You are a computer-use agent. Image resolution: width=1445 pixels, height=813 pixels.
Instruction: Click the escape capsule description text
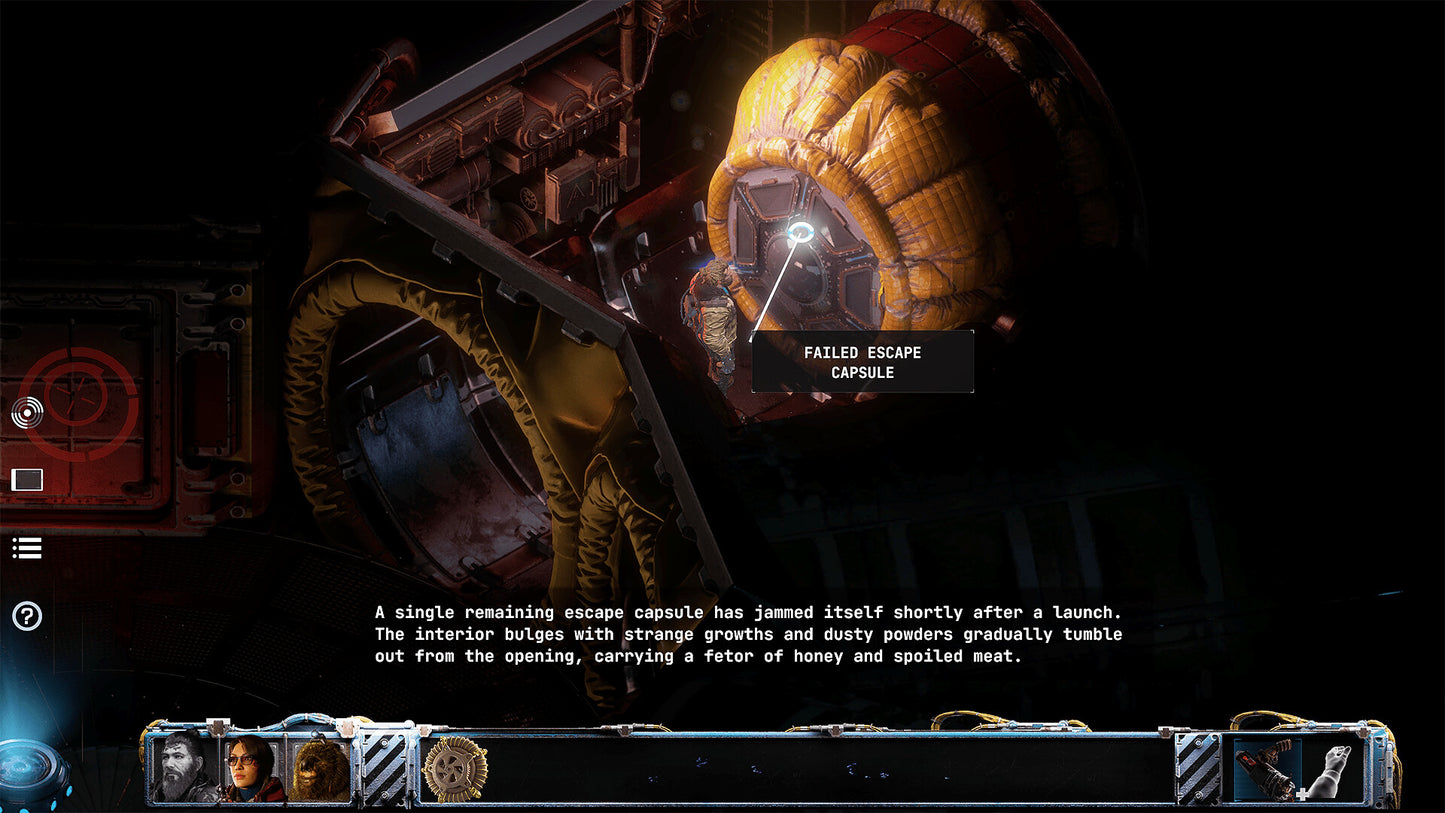[747, 634]
